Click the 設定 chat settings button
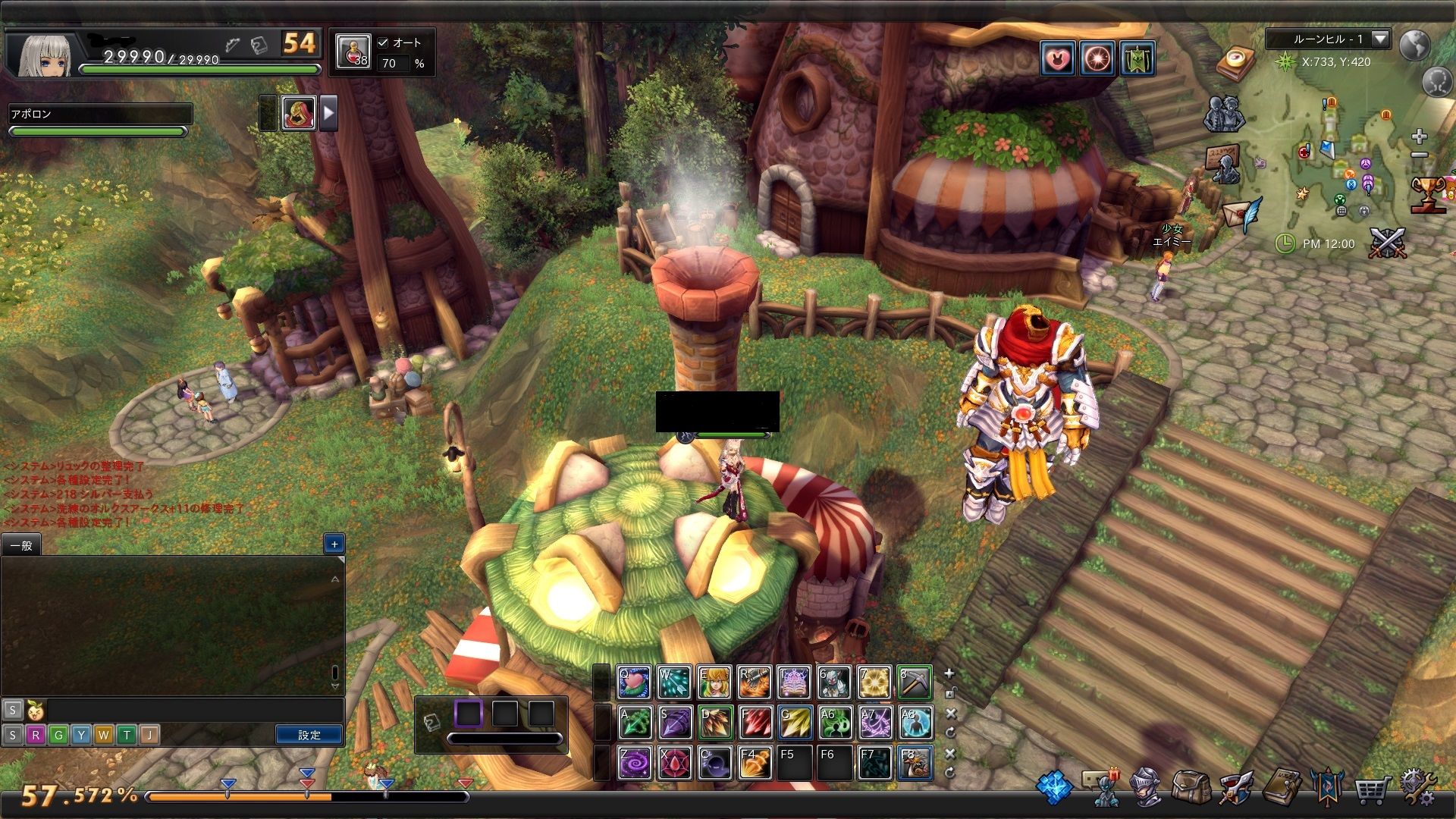 click(x=309, y=735)
